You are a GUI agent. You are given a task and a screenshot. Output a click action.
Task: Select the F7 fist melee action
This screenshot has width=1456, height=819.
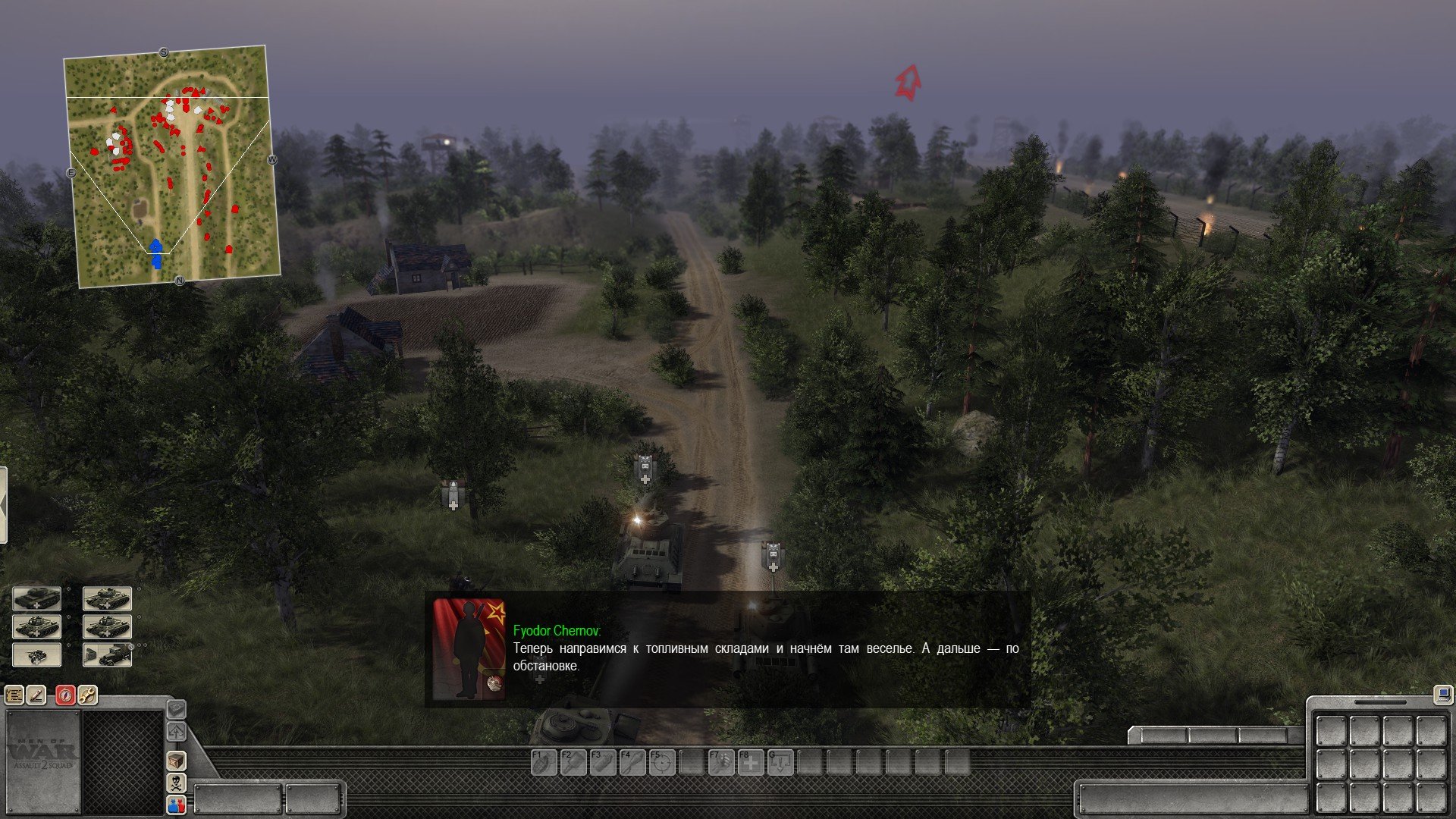(720, 762)
